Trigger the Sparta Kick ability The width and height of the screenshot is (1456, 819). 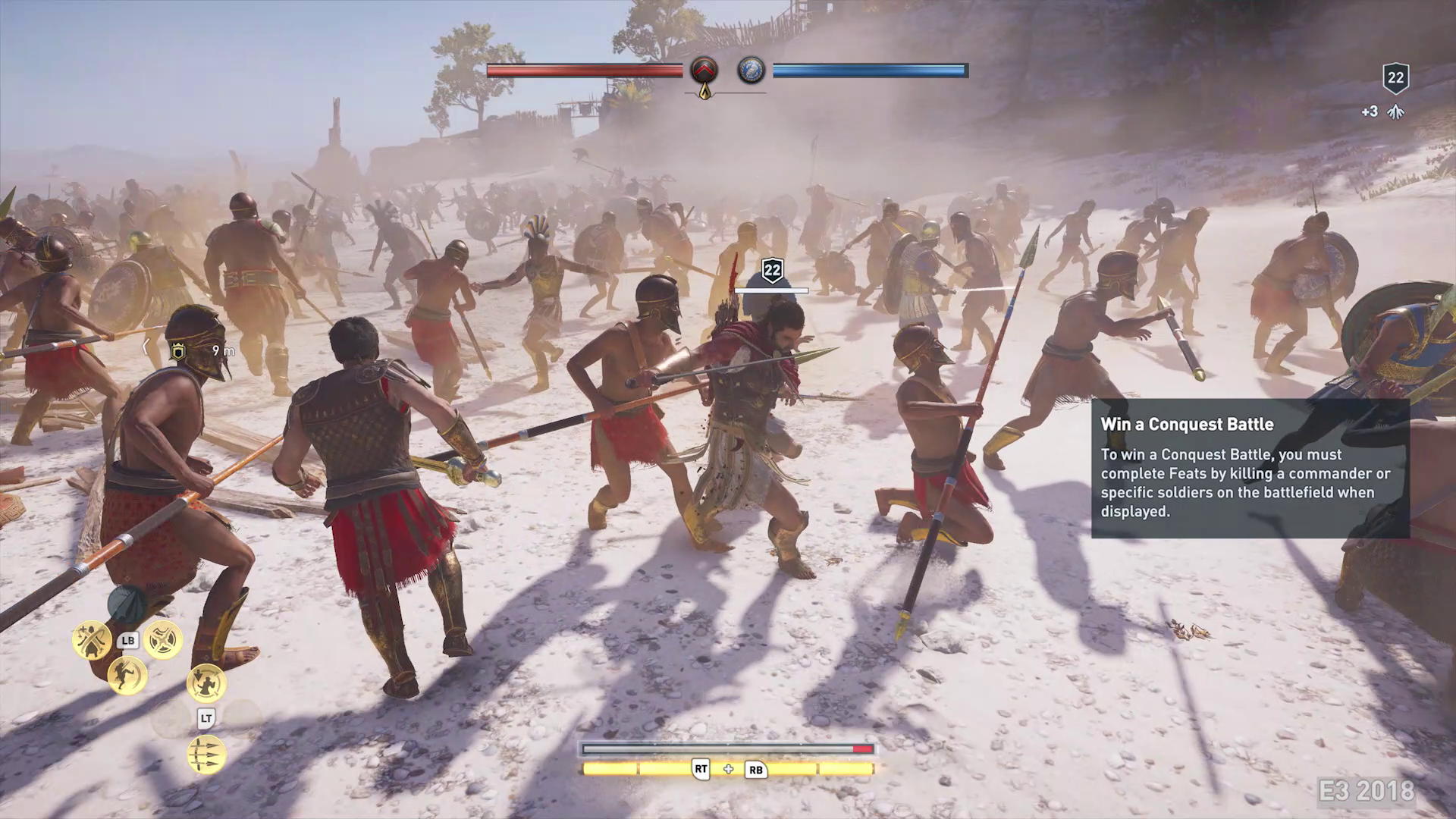[127, 675]
